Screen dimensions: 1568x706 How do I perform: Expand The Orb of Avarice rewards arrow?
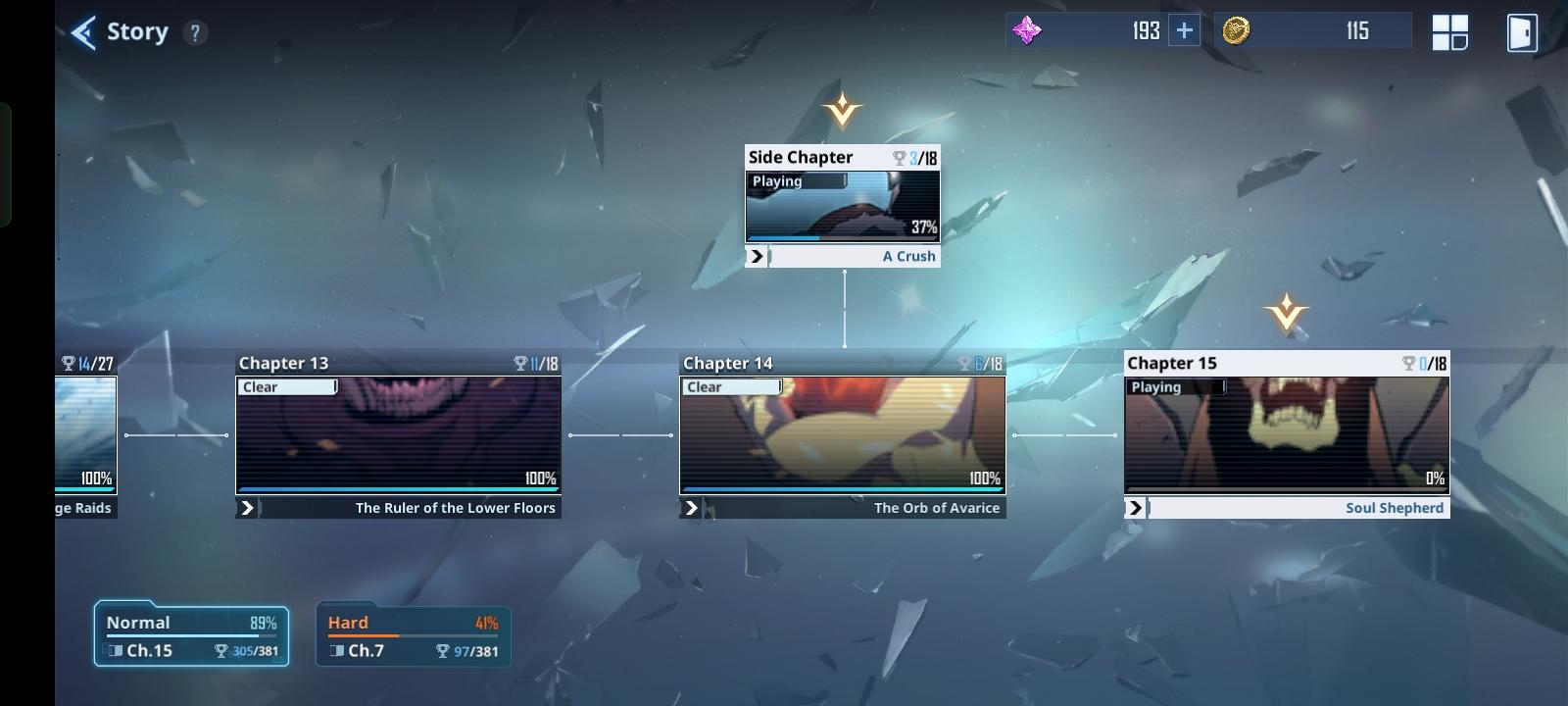point(692,508)
